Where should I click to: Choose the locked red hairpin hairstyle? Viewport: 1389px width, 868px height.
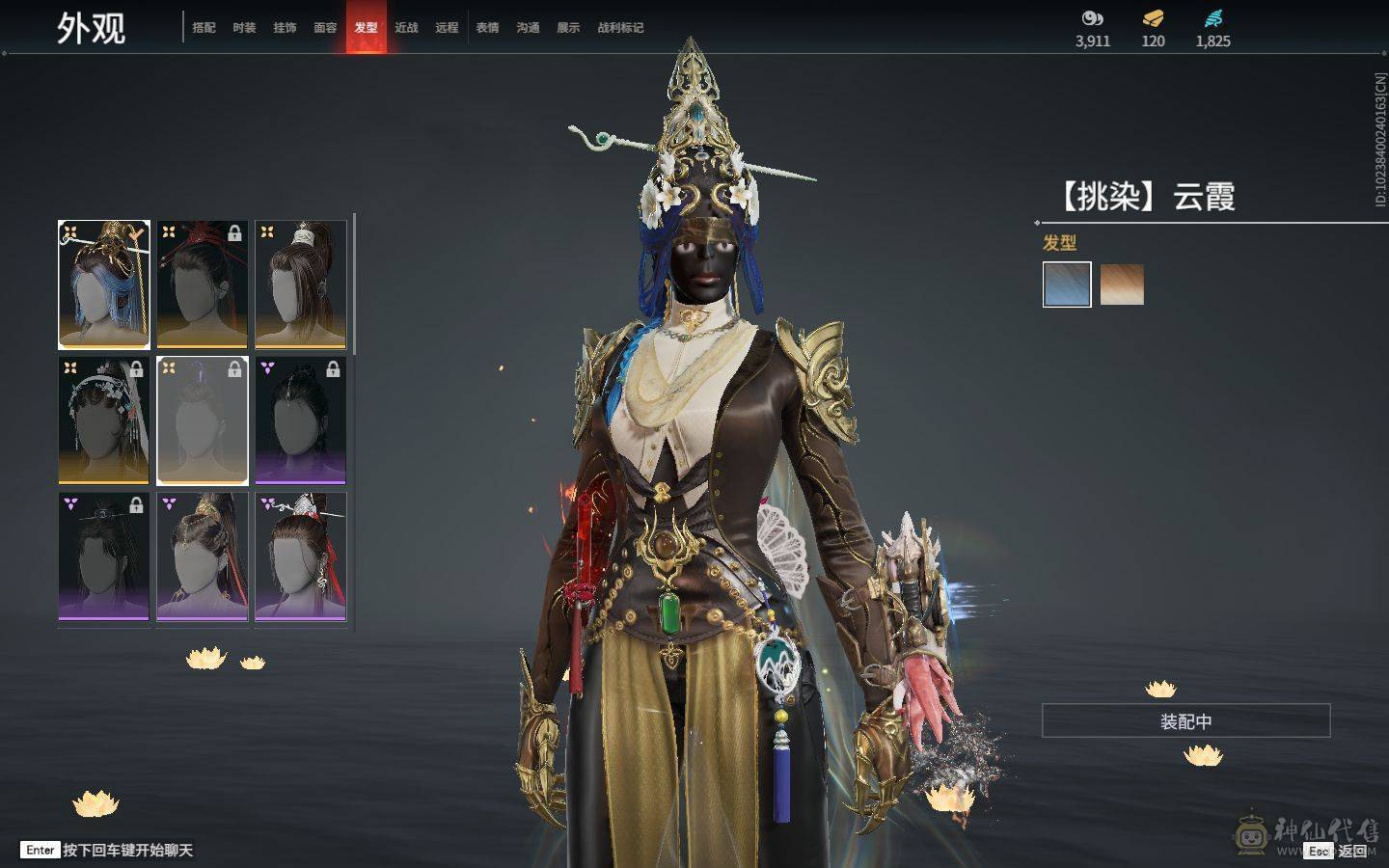click(203, 285)
